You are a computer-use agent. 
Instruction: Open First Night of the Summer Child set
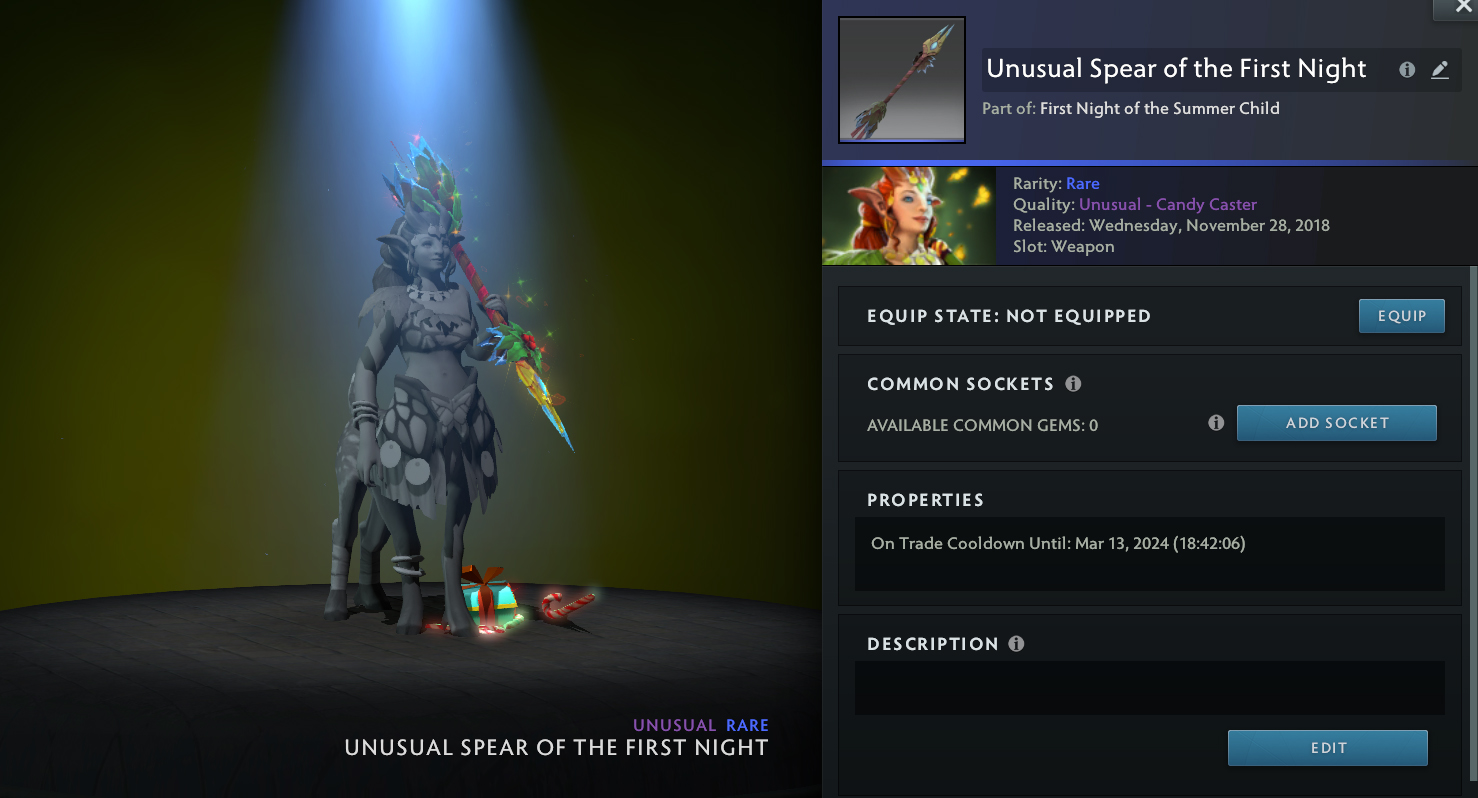coord(1159,108)
